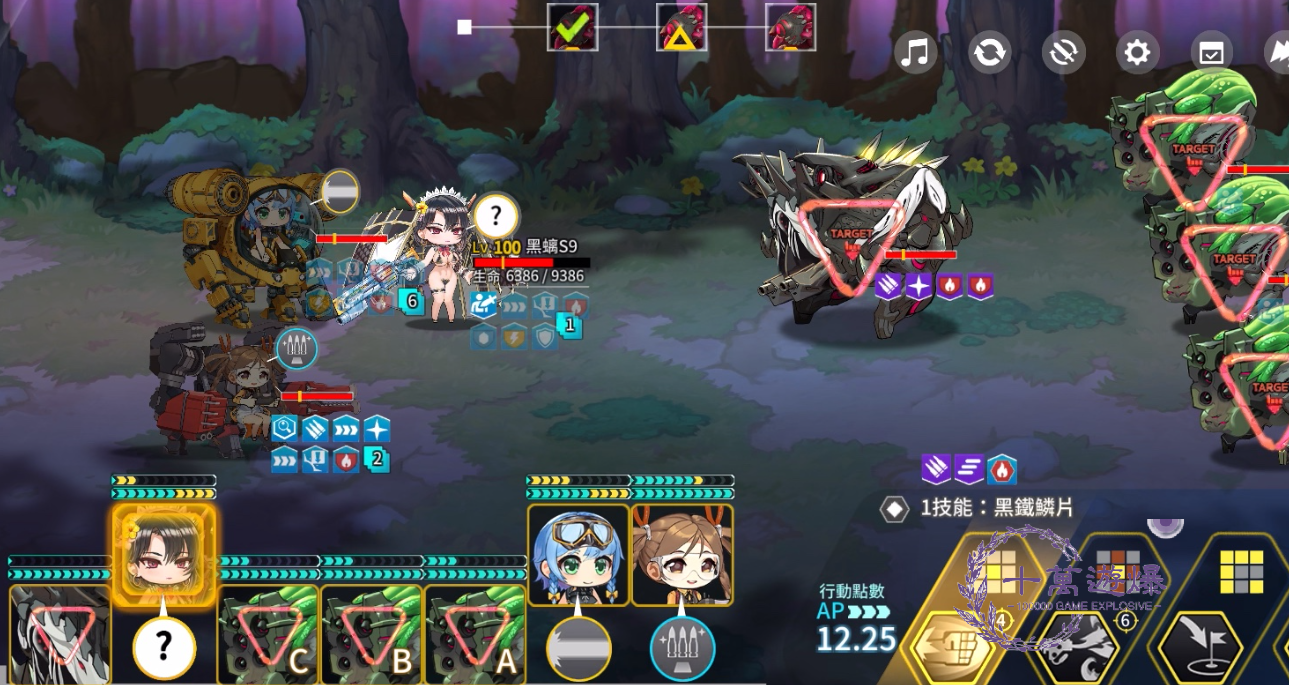Pick enemy B in the turn order
The height and width of the screenshot is (685, 1289).
click(x=372, y=634)
